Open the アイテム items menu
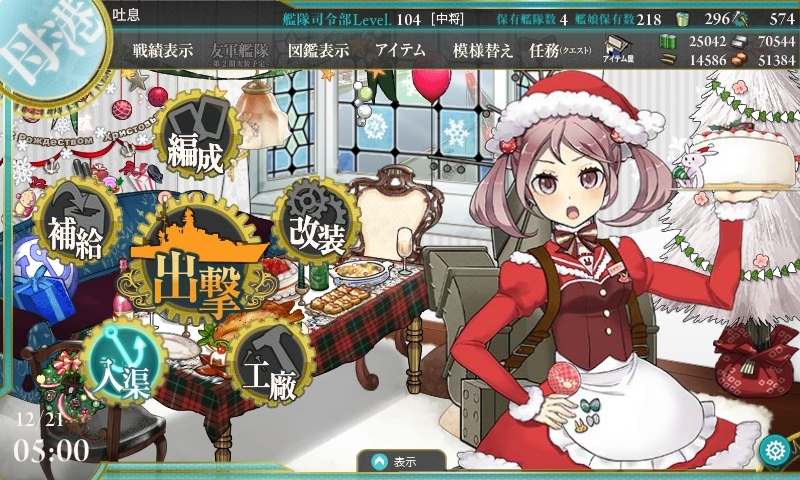 coord(400,50)
